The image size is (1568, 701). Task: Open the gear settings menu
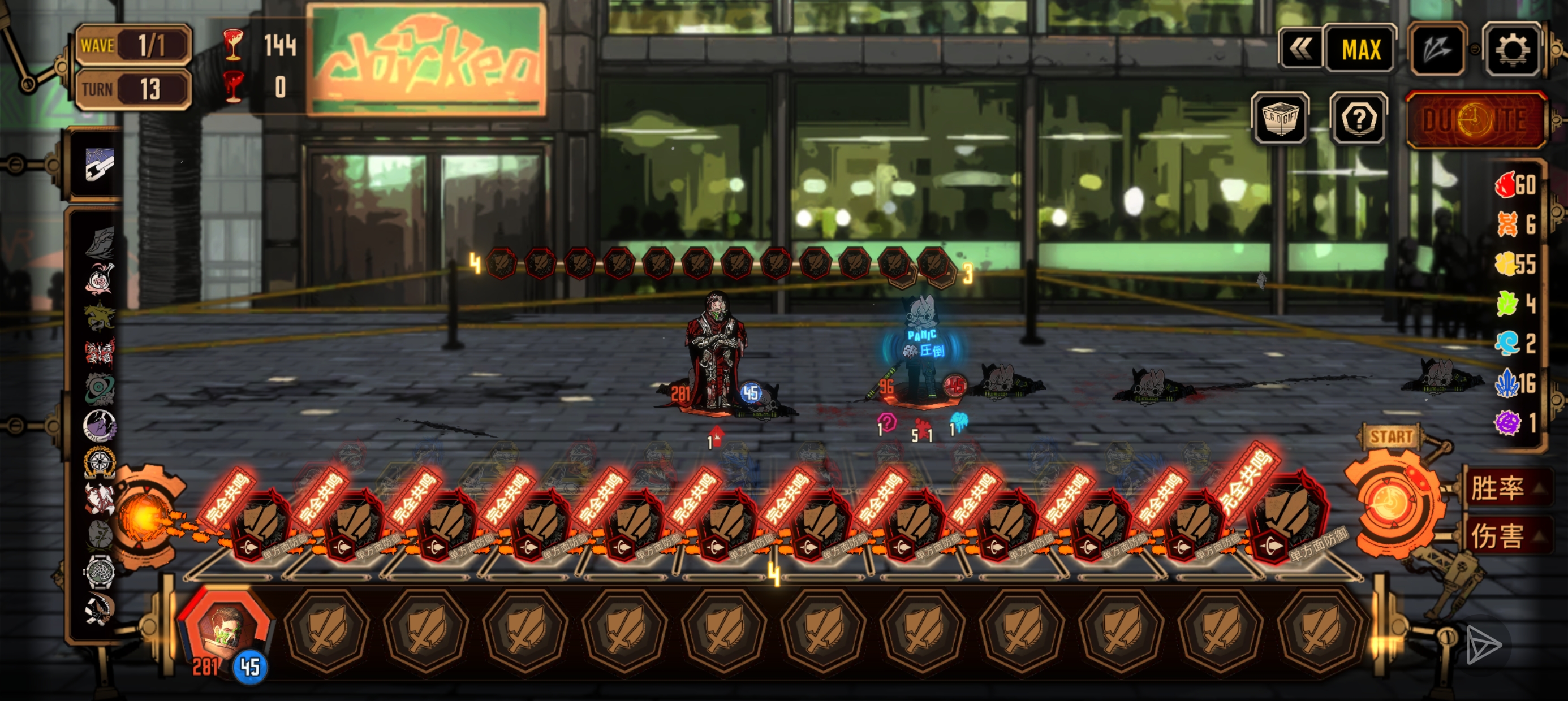(x=1513, y=49)
